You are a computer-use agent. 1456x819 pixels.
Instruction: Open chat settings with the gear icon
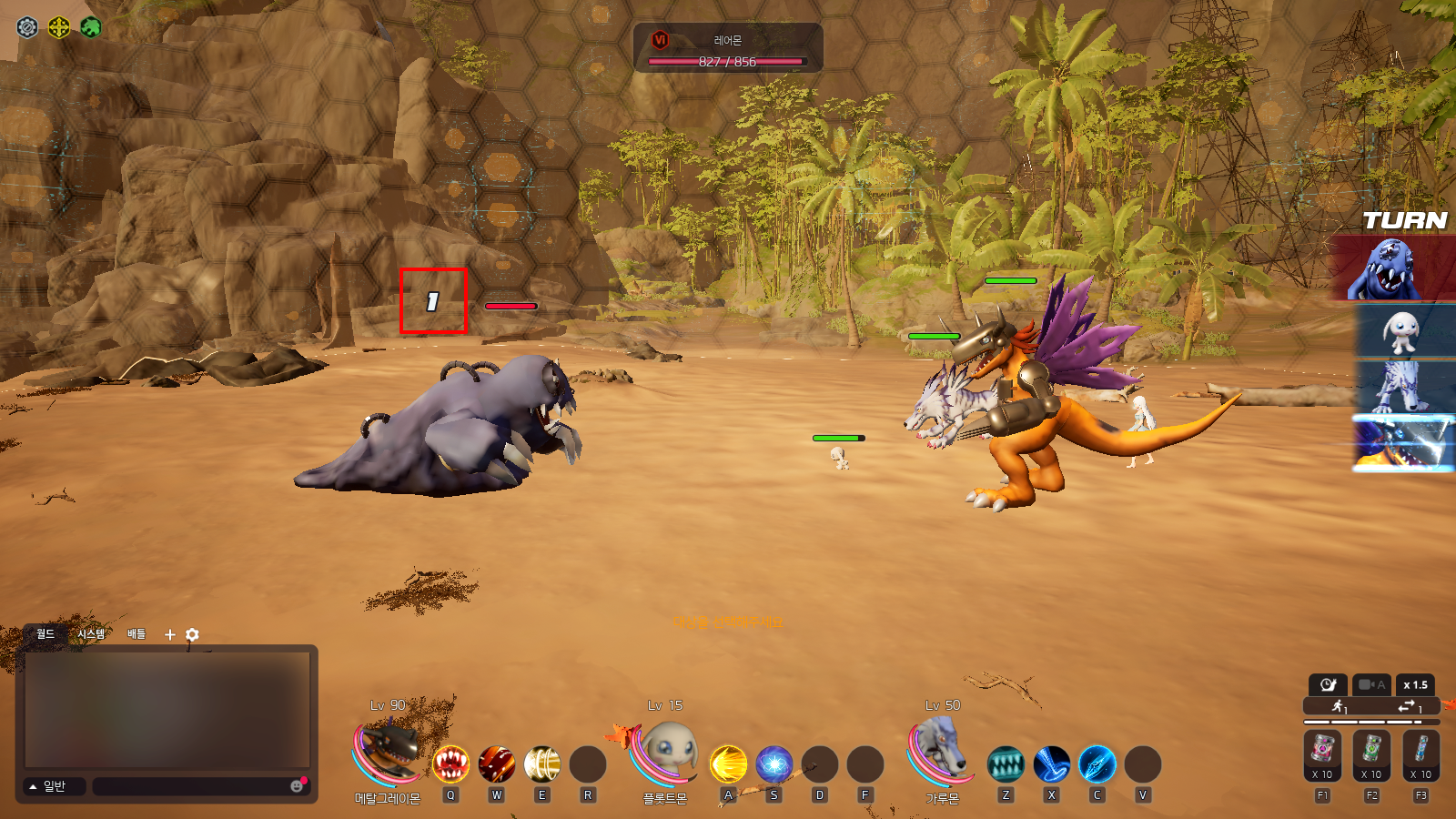pos(192,634)
